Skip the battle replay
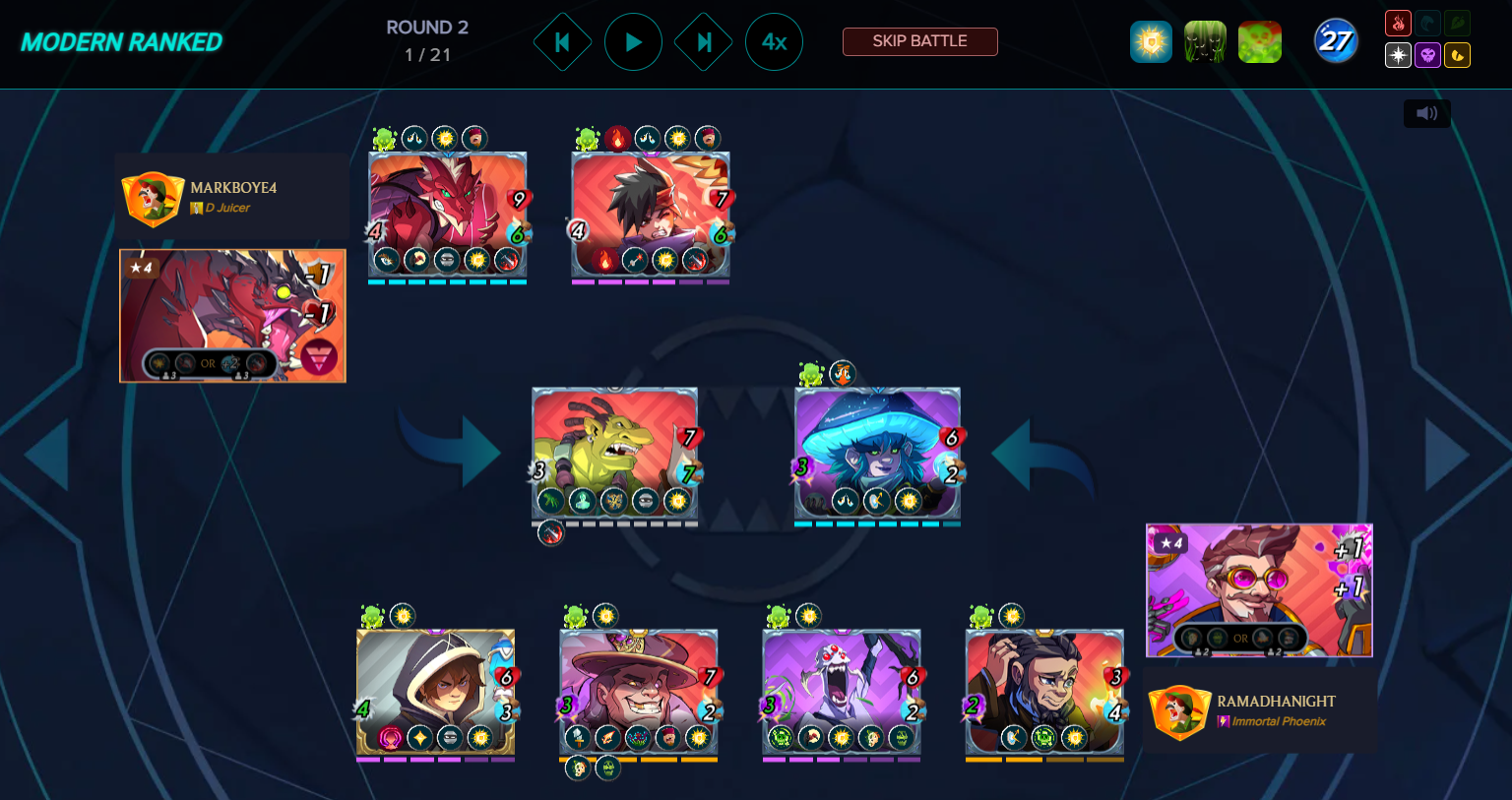Screen dimensions: 1512x800 (x=919, y=41)
